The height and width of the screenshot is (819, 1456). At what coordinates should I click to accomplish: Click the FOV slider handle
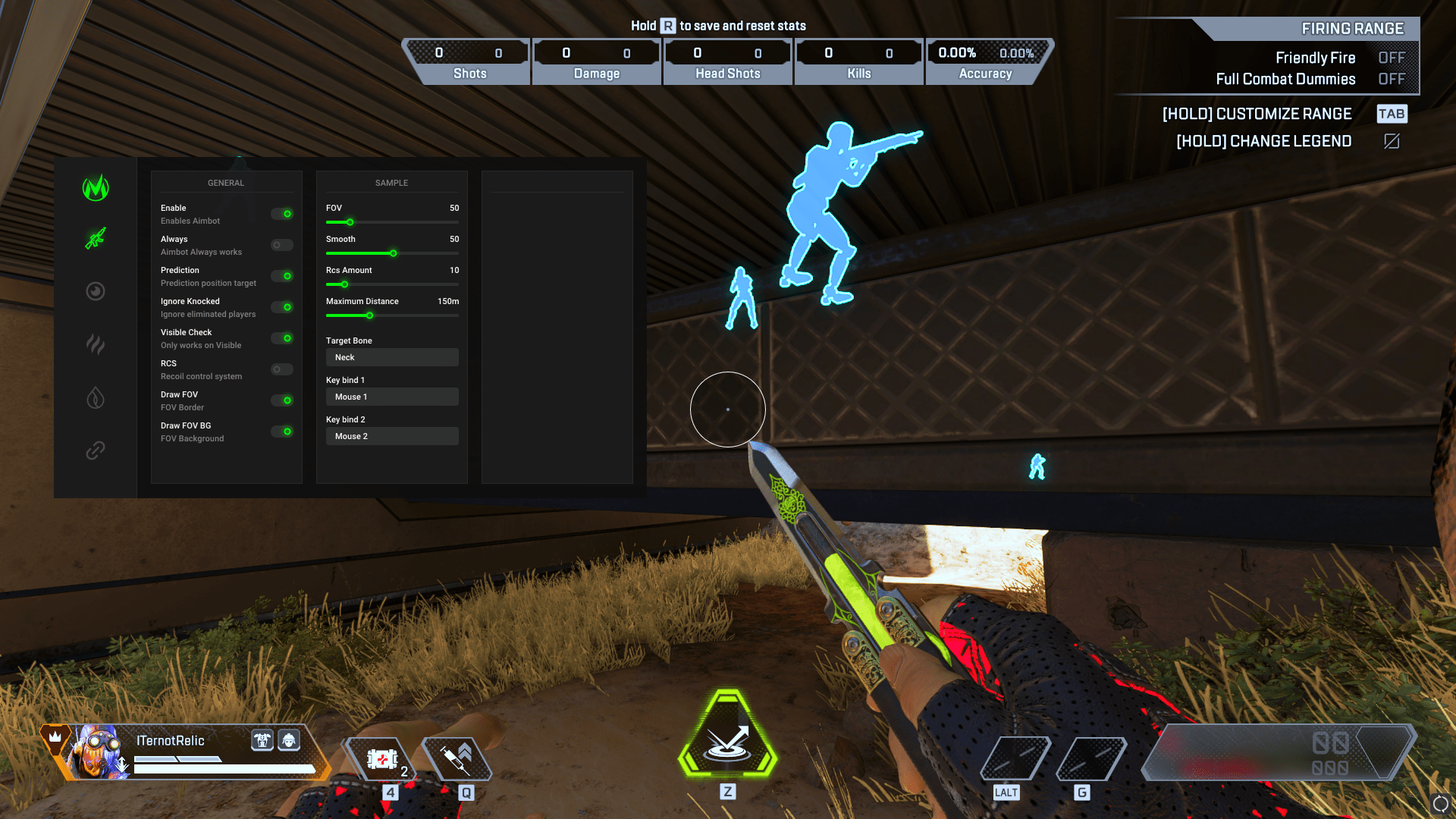pos(350,222)
